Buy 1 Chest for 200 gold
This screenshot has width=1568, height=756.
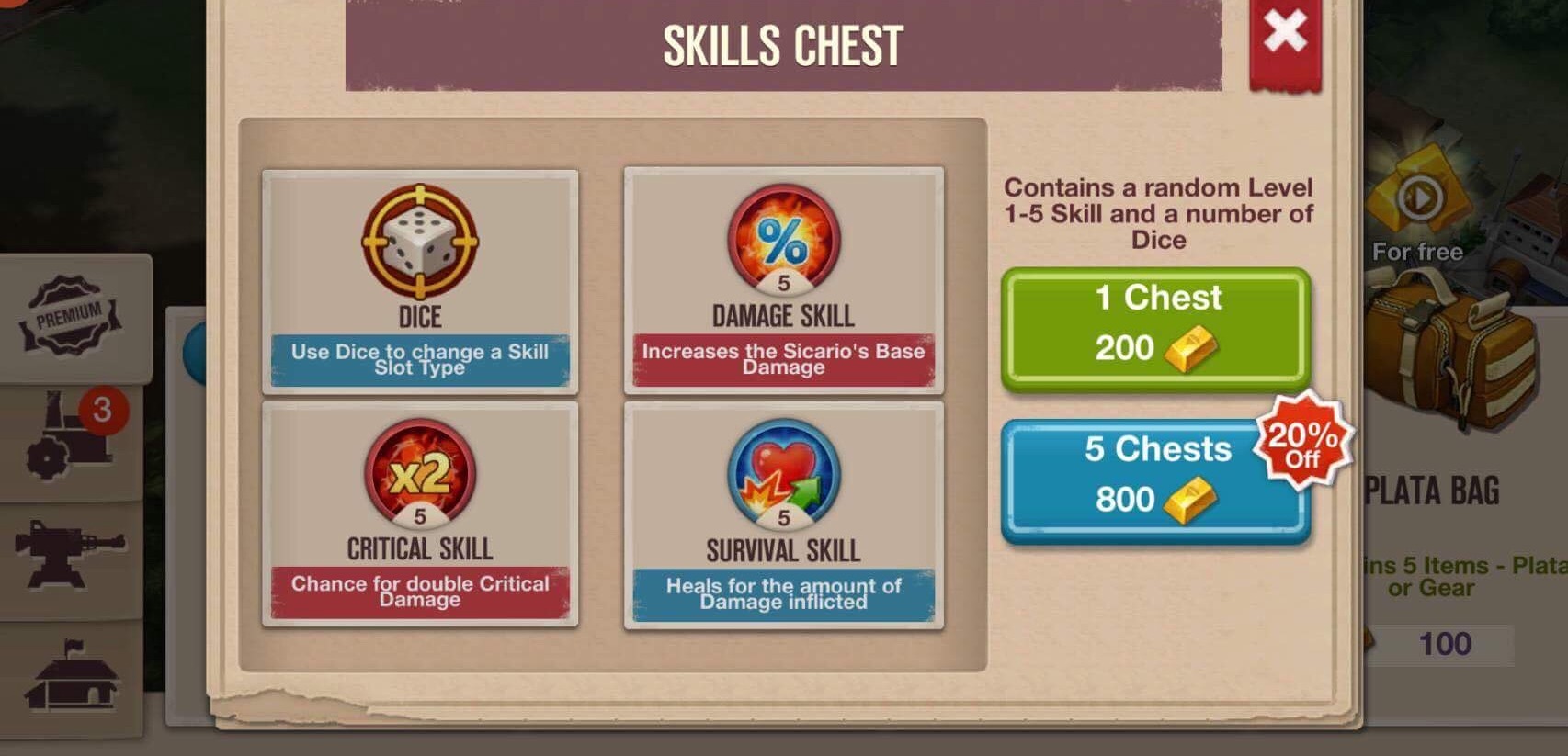(x=1155, y=327)
